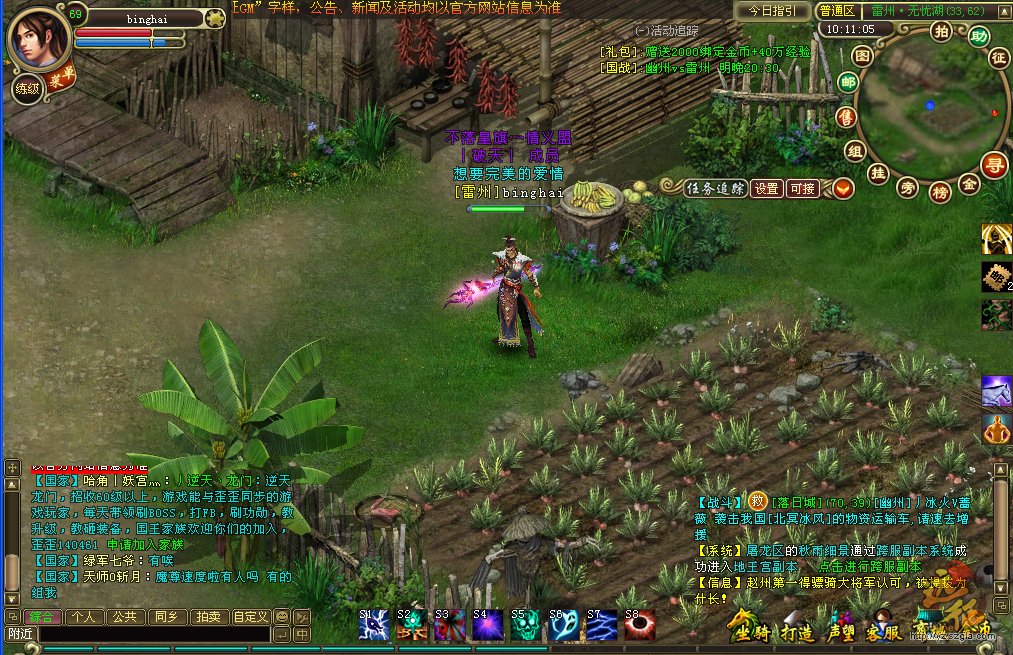This screenshot has height=655, width=1013.
Task: Cast the S7 blue lightning skill
Action: pyautogui.click(x=601, y=625)
